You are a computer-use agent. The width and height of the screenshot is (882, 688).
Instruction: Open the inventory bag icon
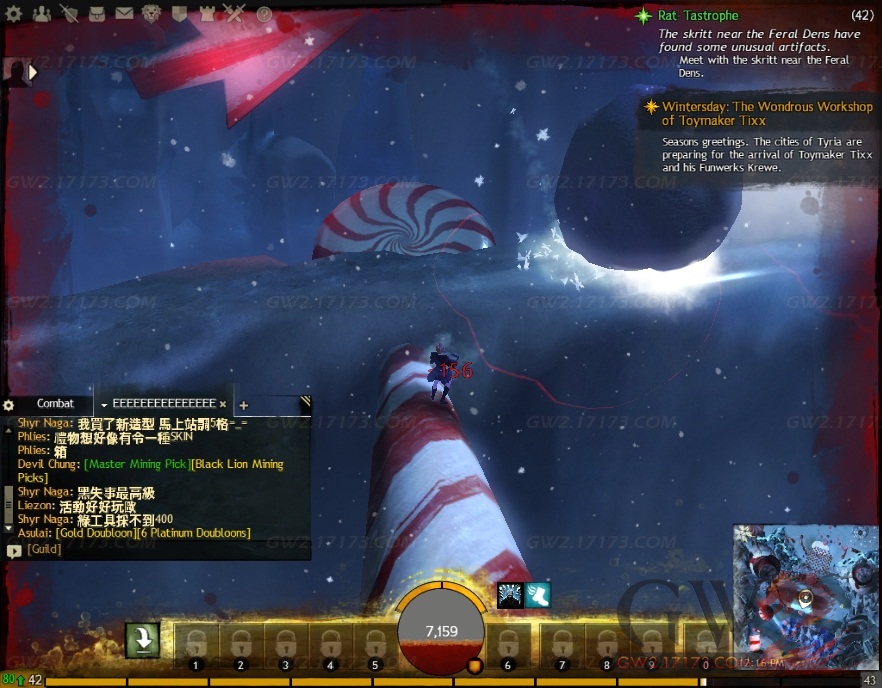pos(97,14)
